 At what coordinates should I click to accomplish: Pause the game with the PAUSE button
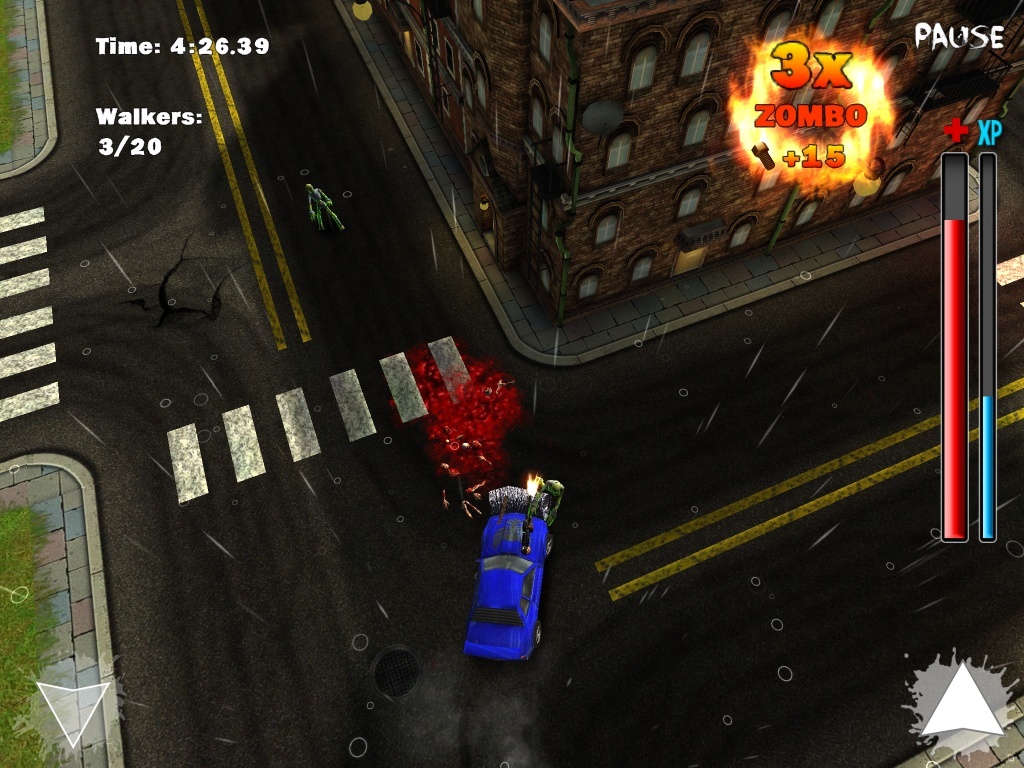click(x=958, y=37)
